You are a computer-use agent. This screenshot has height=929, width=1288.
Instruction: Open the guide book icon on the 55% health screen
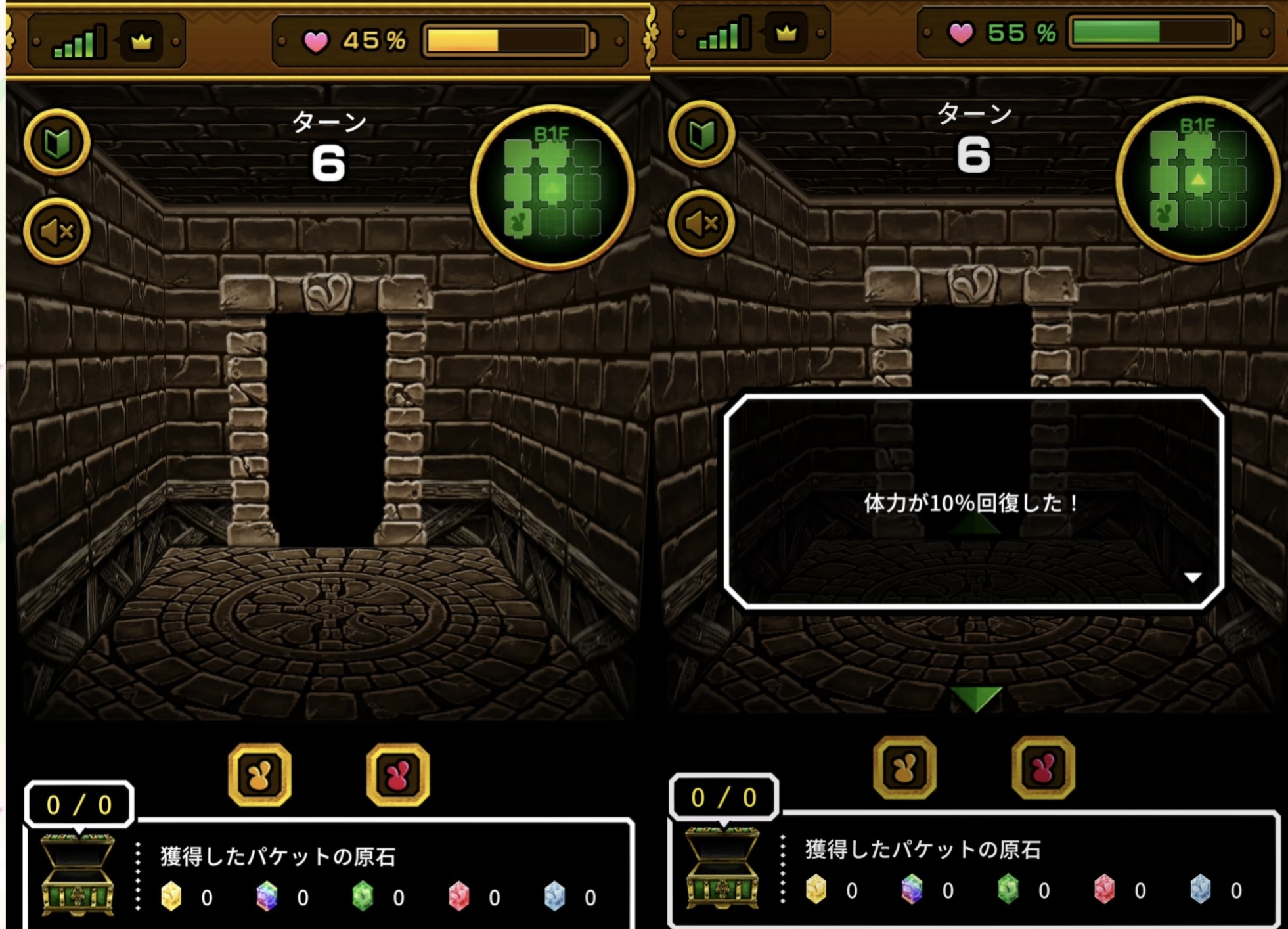click(x=701, y=135)
